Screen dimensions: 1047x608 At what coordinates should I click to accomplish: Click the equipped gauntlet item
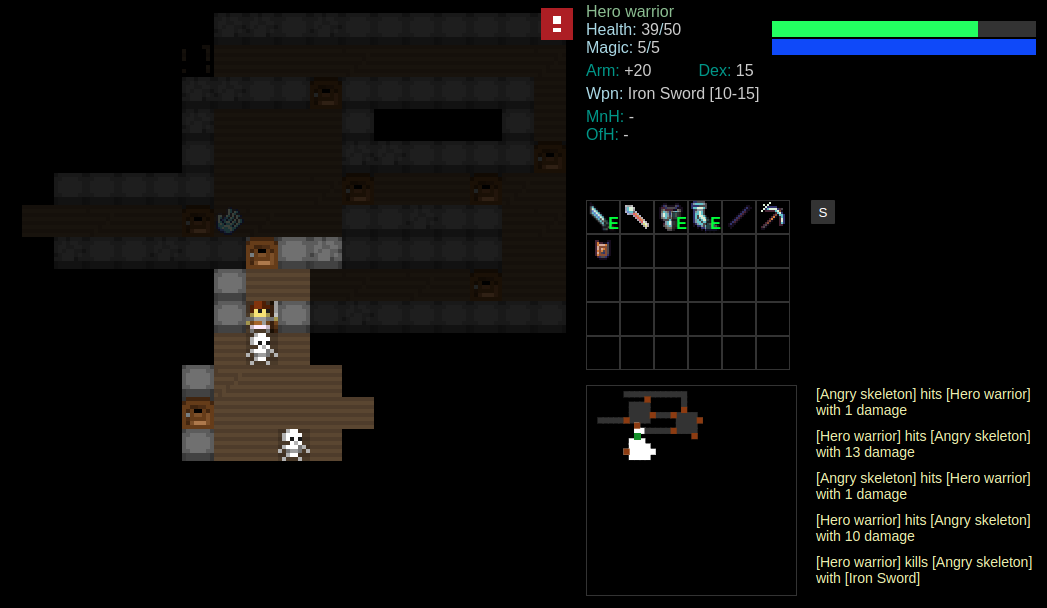pos(705,217)
